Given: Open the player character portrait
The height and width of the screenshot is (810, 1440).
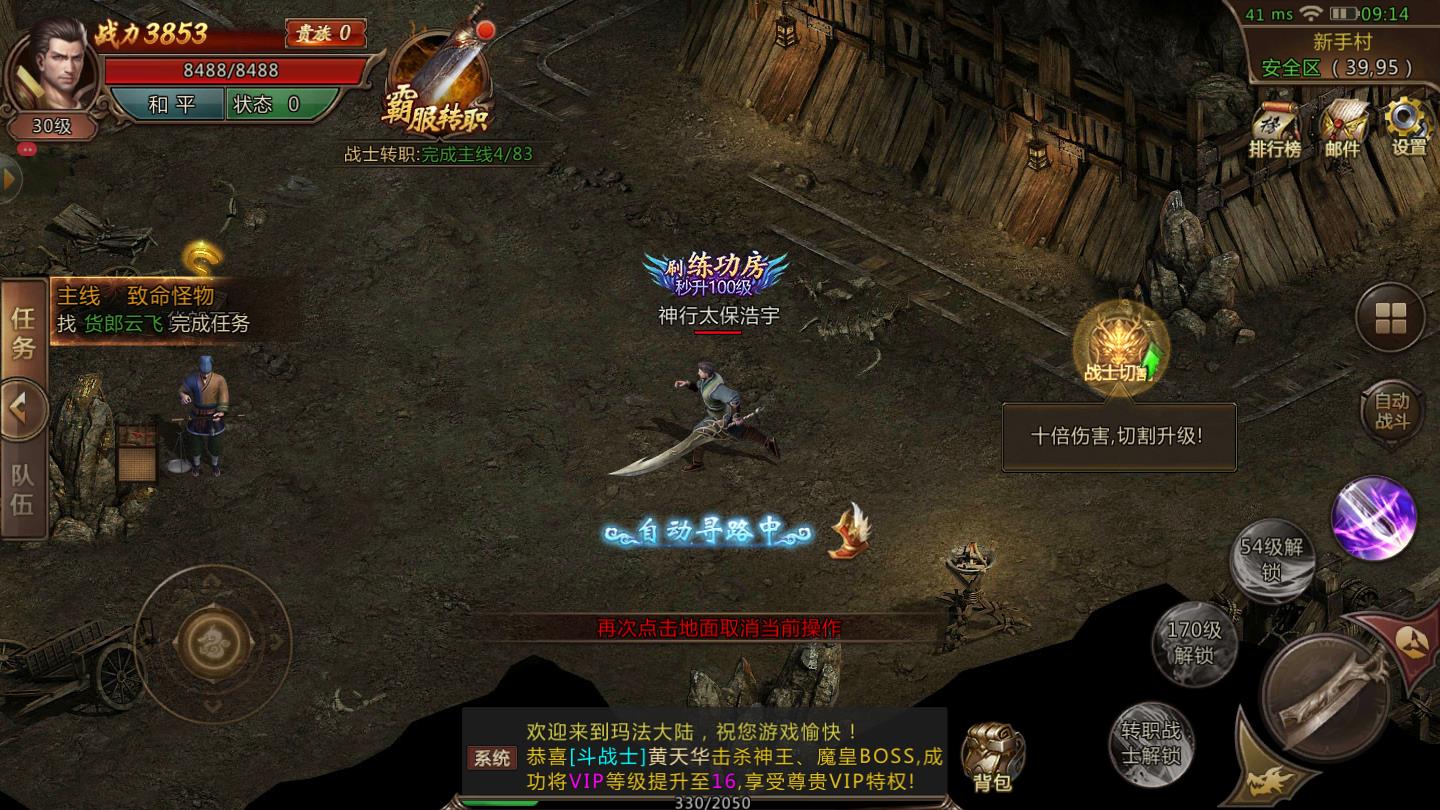Looking at the screenshot, I should tap(53, 68).
